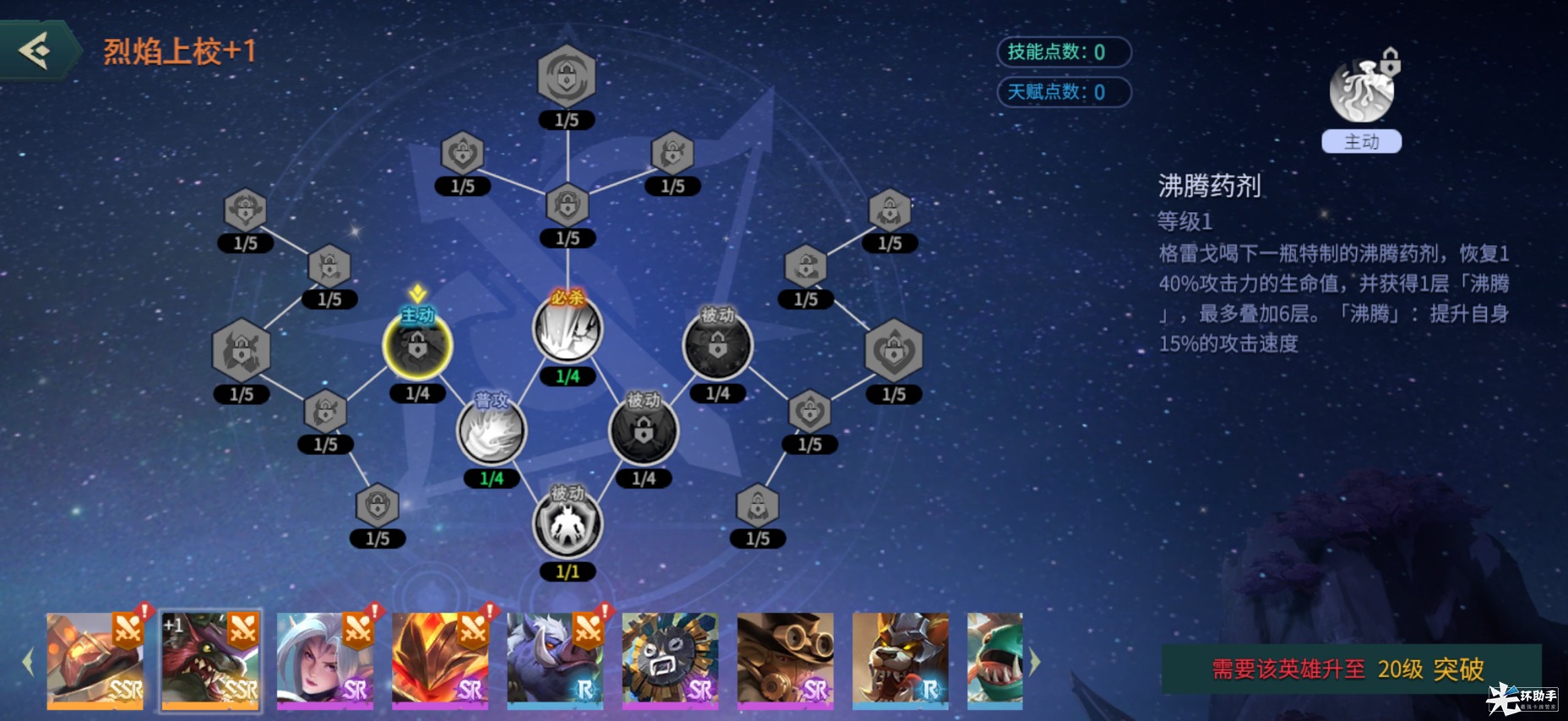Select the armored wolf R hero portrait
The width and height of the screenshot is (1568, 721).
900,660
